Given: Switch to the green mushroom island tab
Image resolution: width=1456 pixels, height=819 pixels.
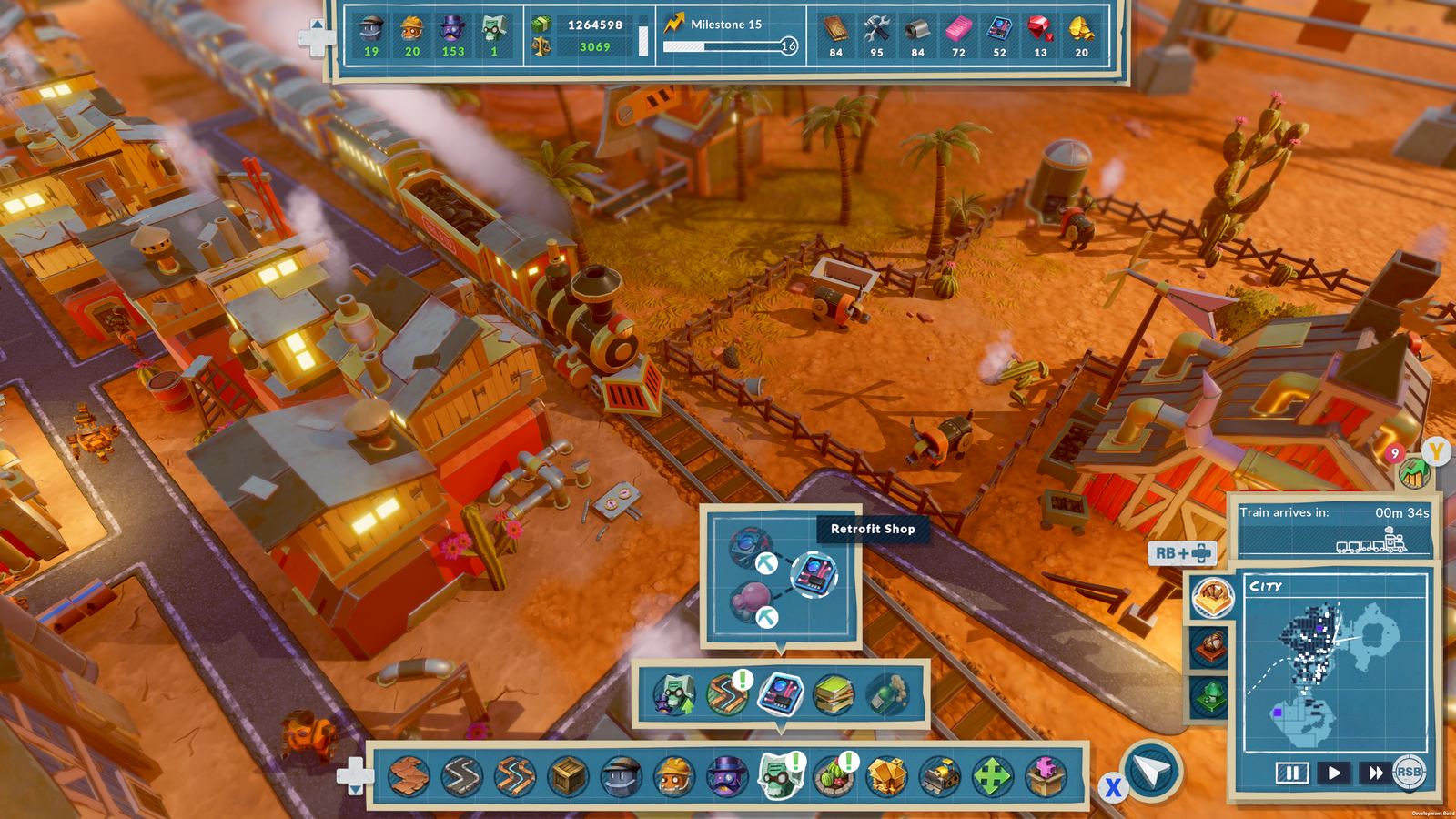Looking at the screenshot, I should [1211, 698].
